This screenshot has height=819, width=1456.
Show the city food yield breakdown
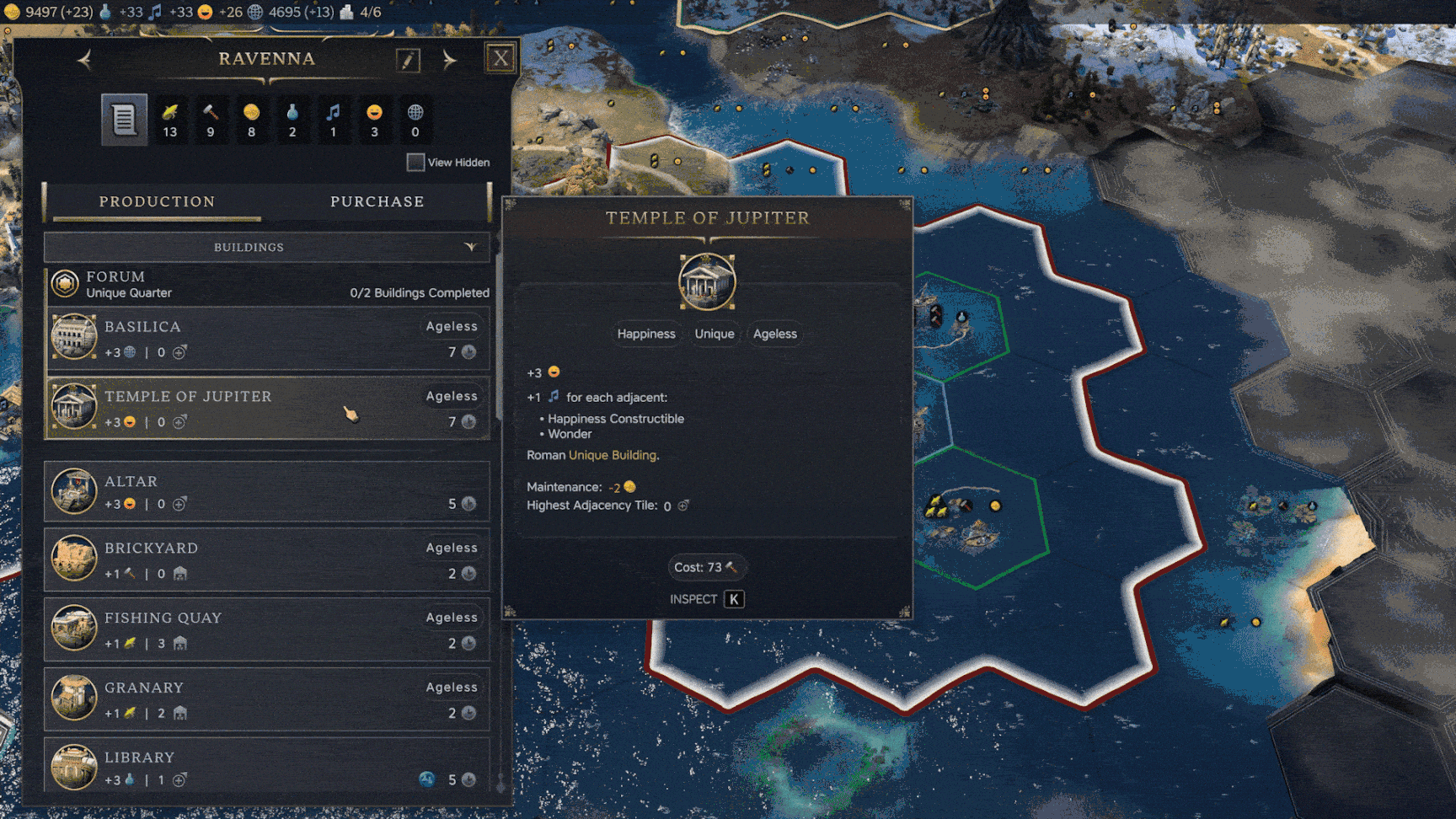click(x=170, y=120)
